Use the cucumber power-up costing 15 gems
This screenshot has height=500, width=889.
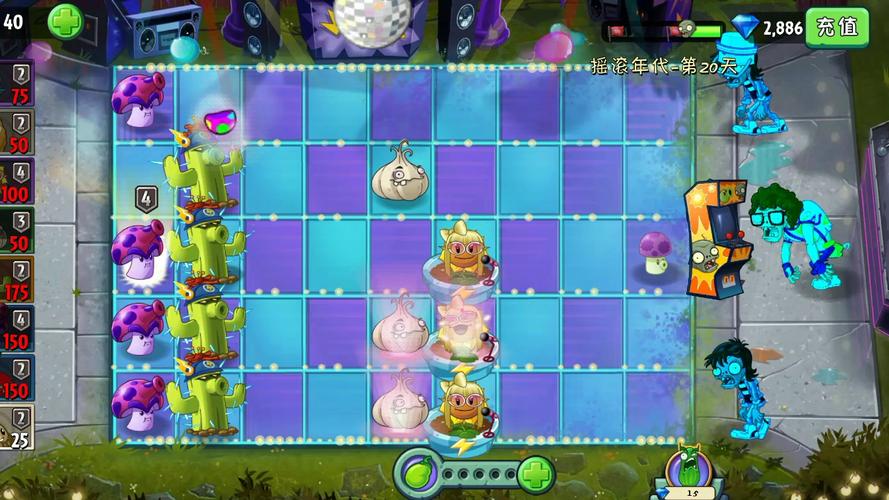688,470
